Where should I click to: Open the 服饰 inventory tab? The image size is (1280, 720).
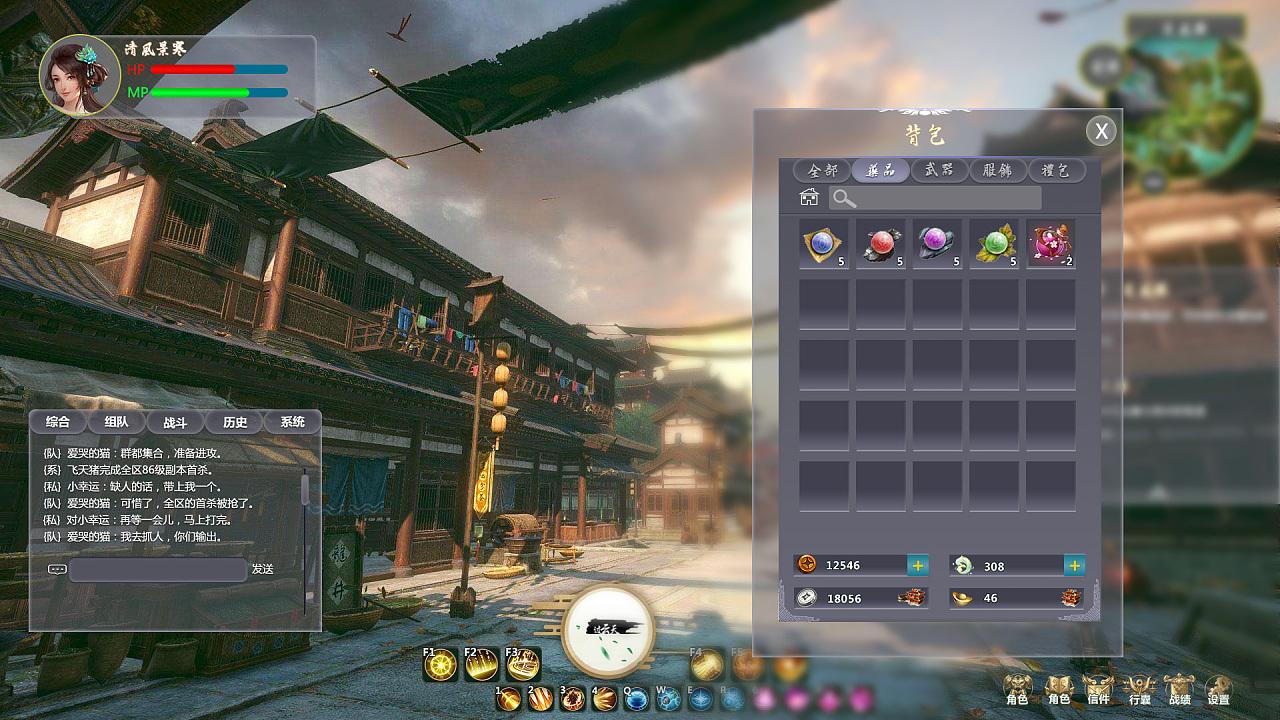(997, 170)
